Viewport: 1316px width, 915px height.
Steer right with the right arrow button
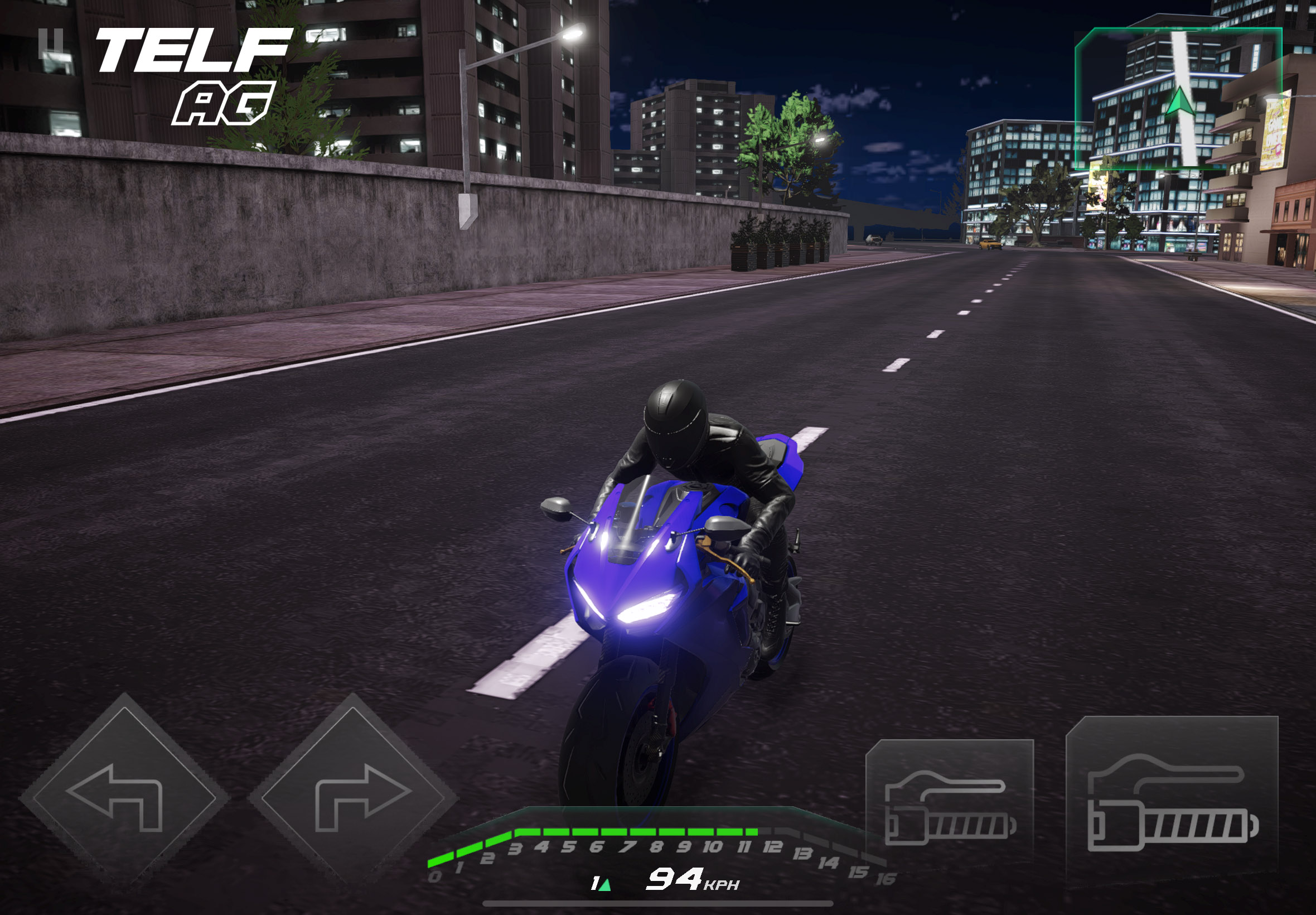click(353, 796)
